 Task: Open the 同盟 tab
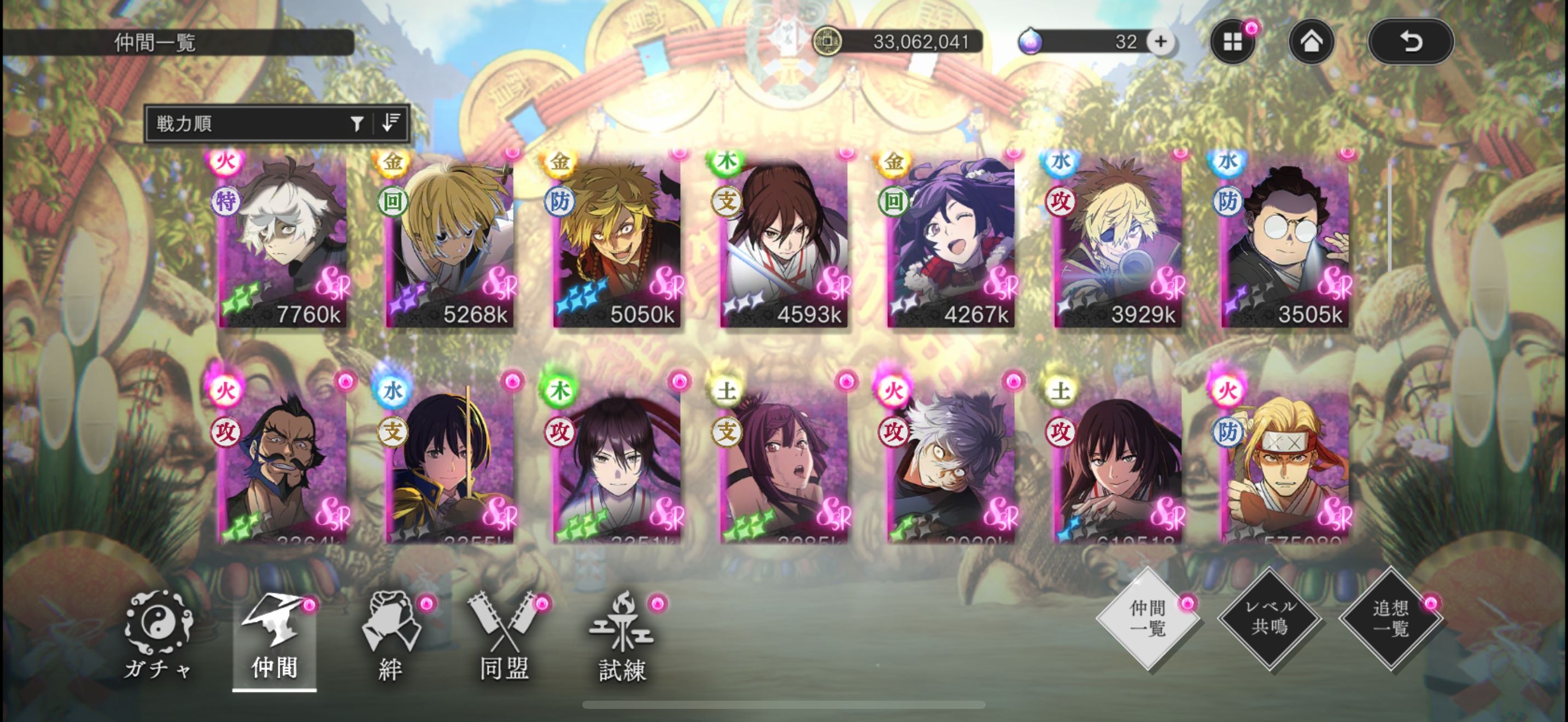click(504, 636)
